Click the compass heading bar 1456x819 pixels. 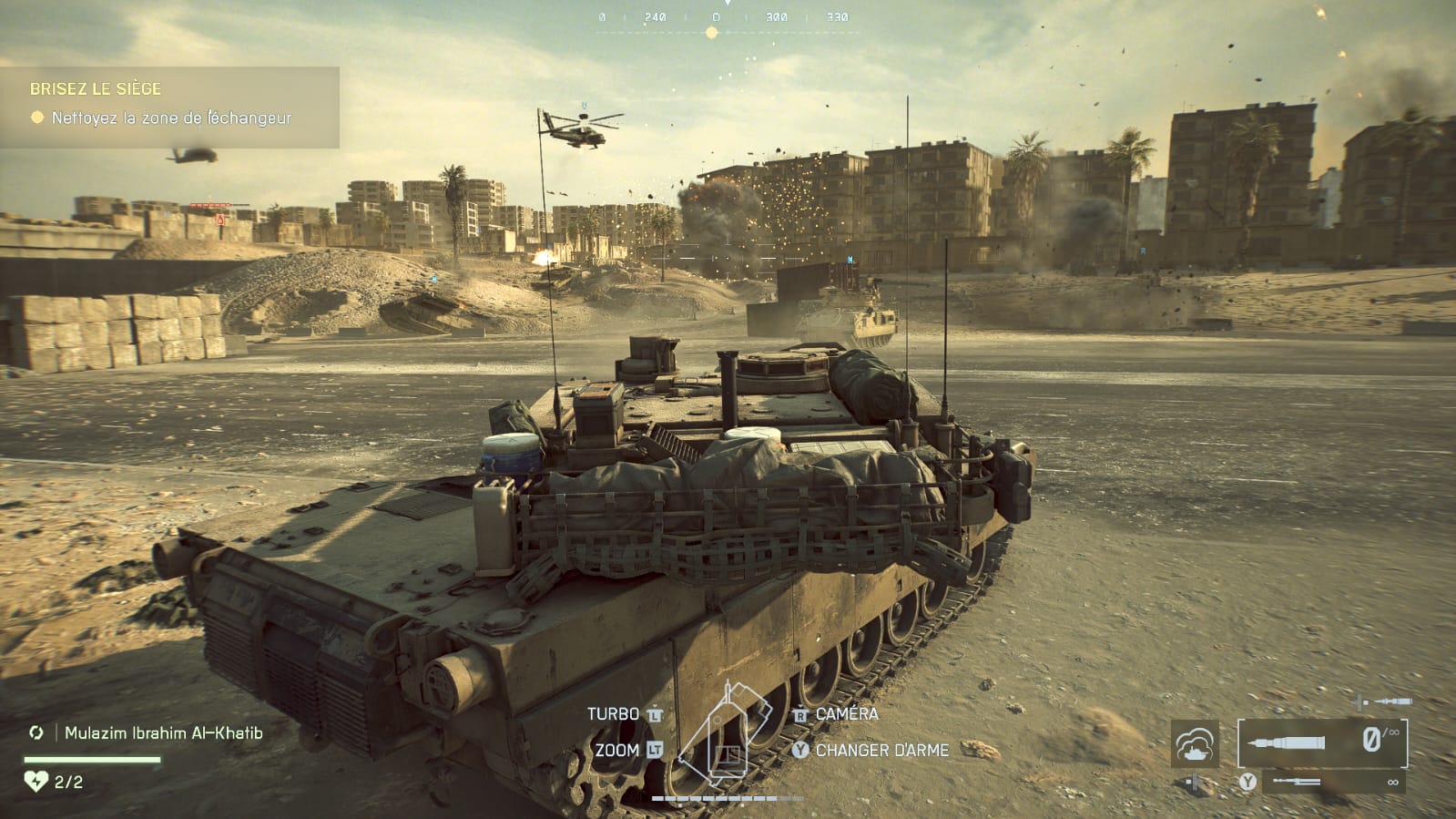tap(727, 20)
